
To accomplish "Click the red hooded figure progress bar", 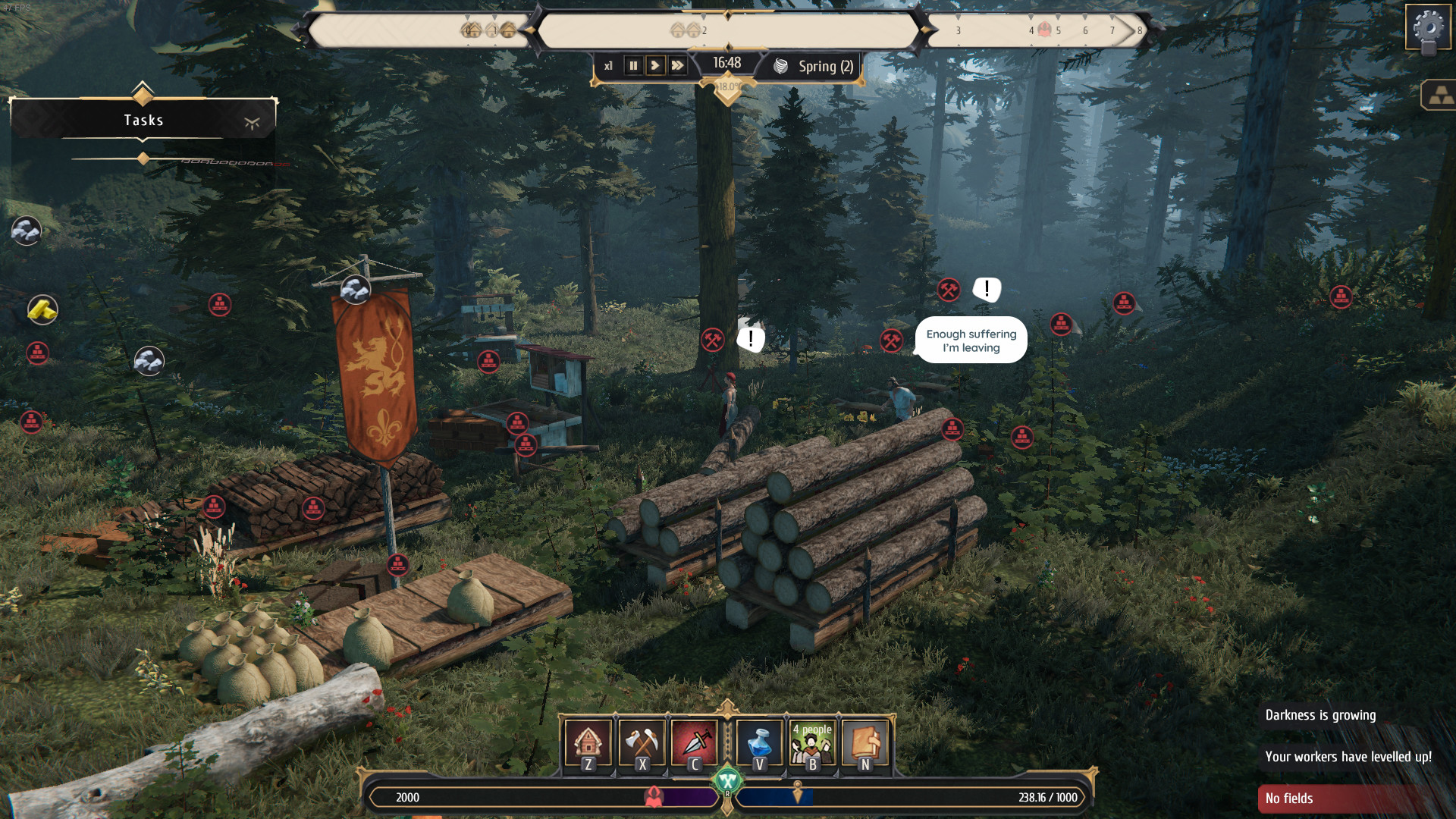I will 655,798.
